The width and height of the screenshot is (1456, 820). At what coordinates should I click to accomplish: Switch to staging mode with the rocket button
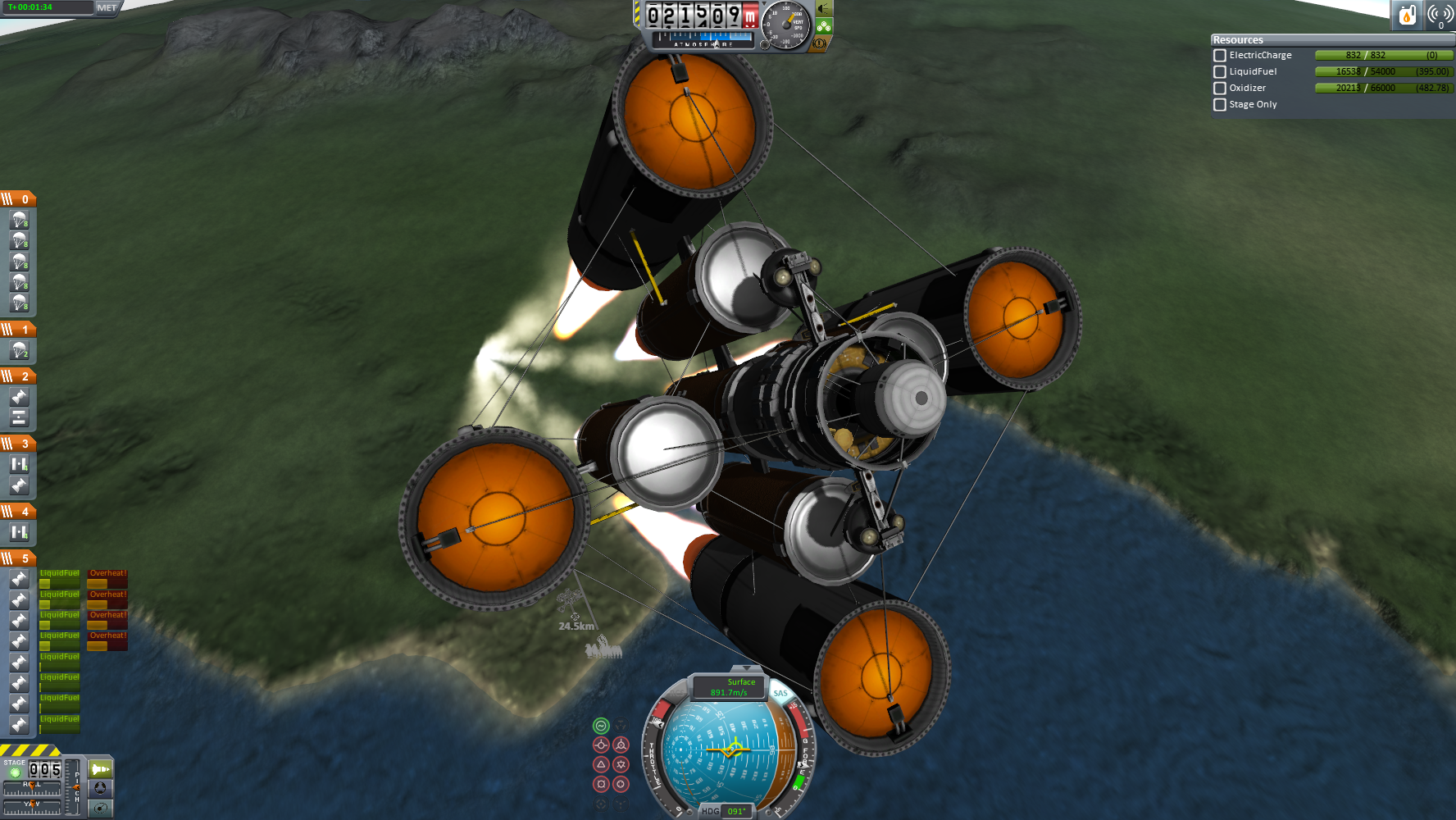[100, 769]
